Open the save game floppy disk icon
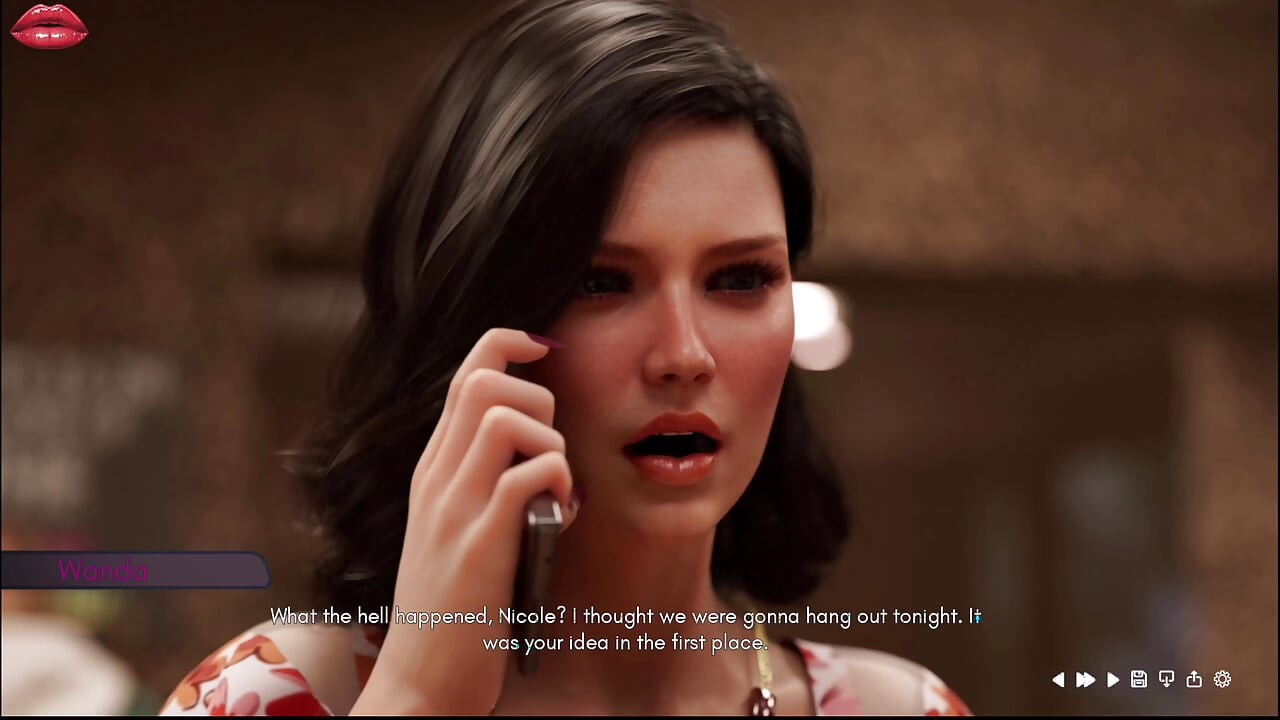1280x720 pixels. pyautogui.click(x=1139, y=680)
